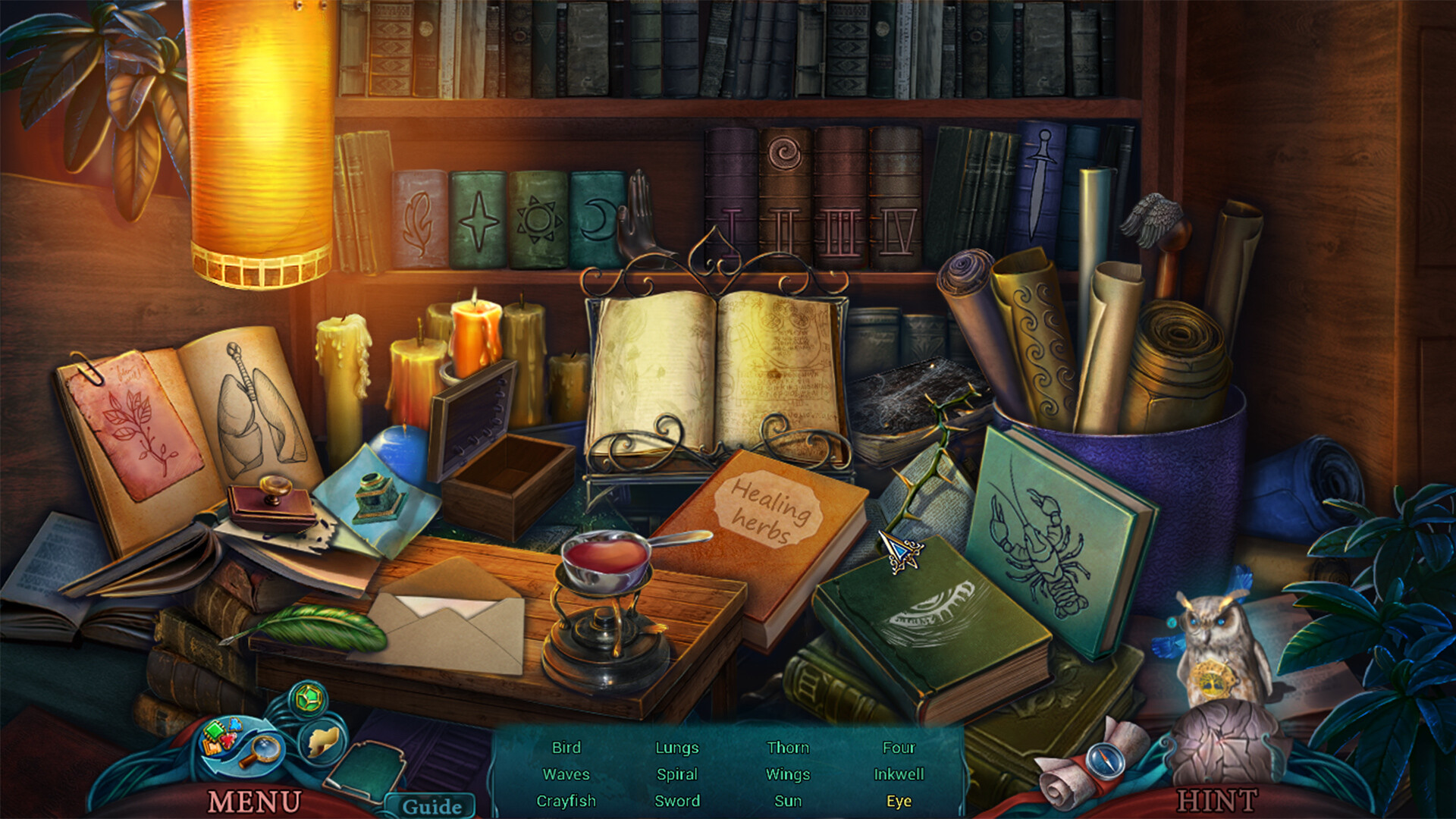Click 'Inkwell' in the word list
The height and width of the screenshot is (819, 1456).
coord(898,774)
